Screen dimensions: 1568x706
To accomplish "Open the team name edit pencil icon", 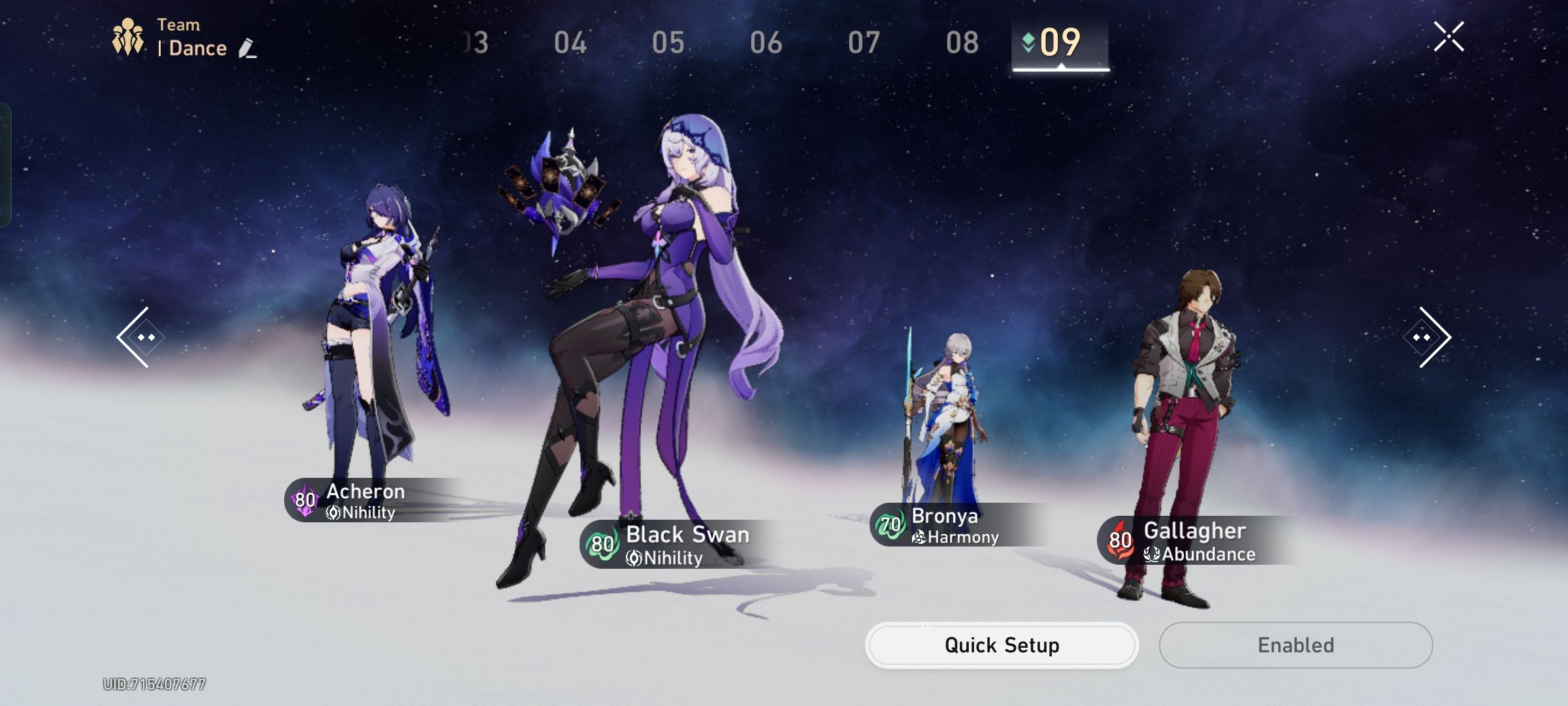I will [x=245, y=47].
